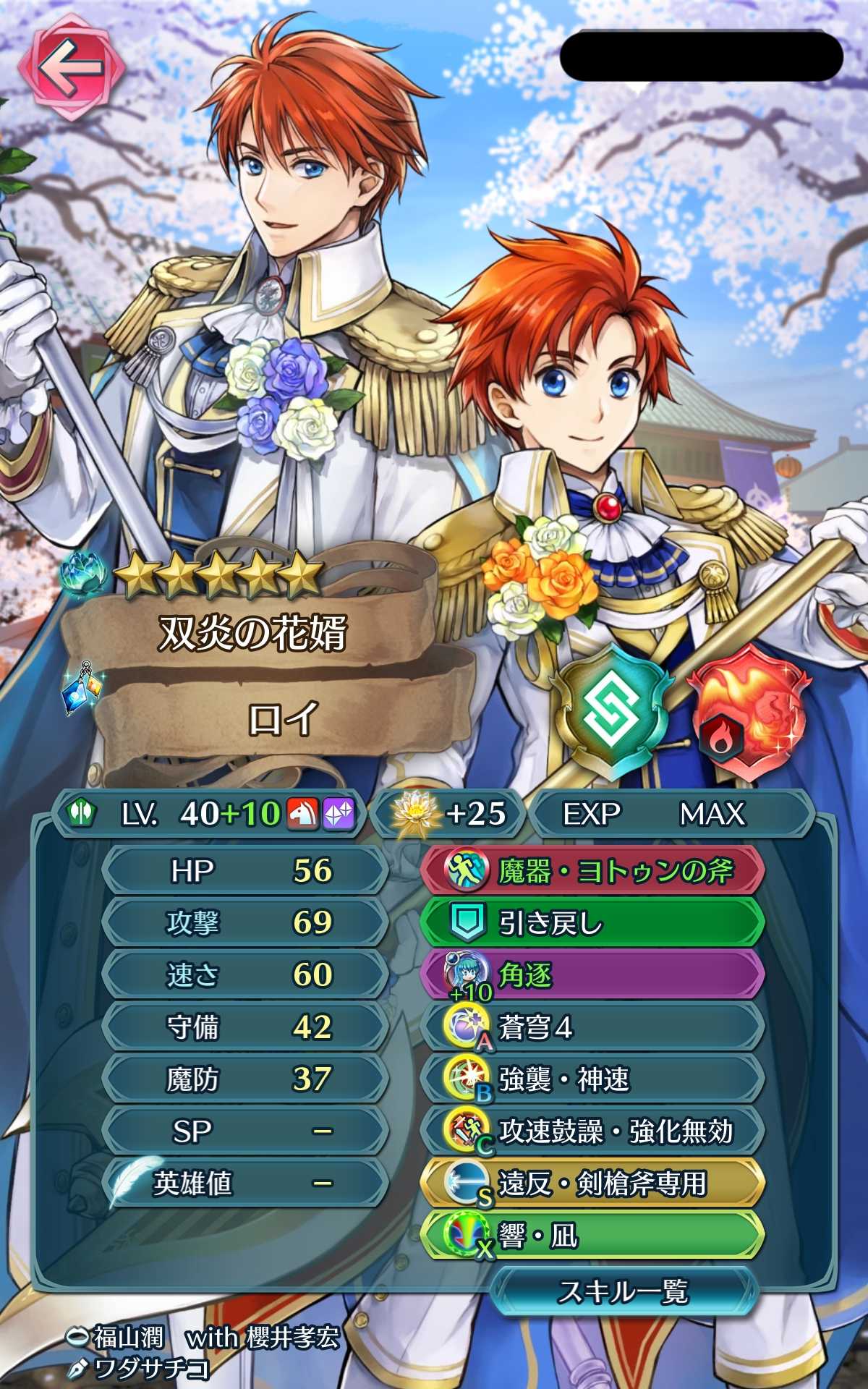The height and width of the screenshot is (1389, 868).
Task: Inspect the A skill 蒼穹4
Action: [x=592, y=1027]
